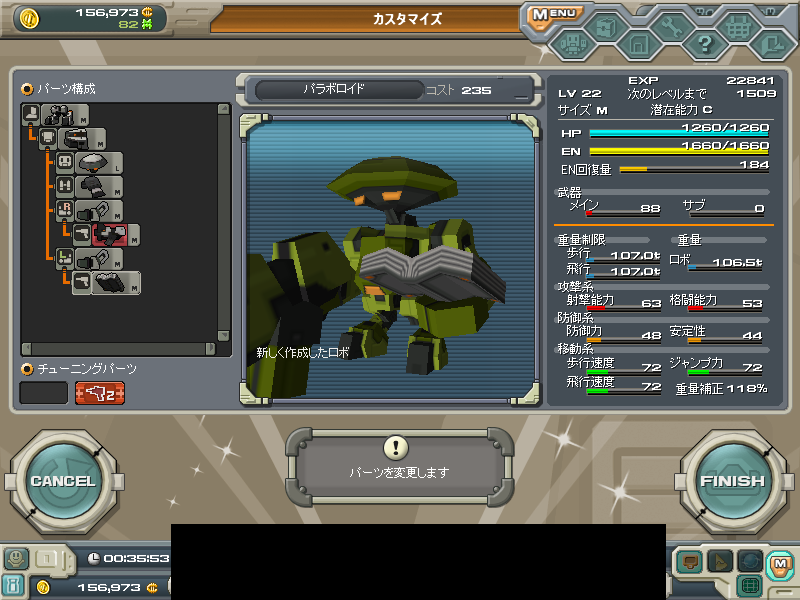
Task: Click the FINISH button
Action: coord(732,481)
